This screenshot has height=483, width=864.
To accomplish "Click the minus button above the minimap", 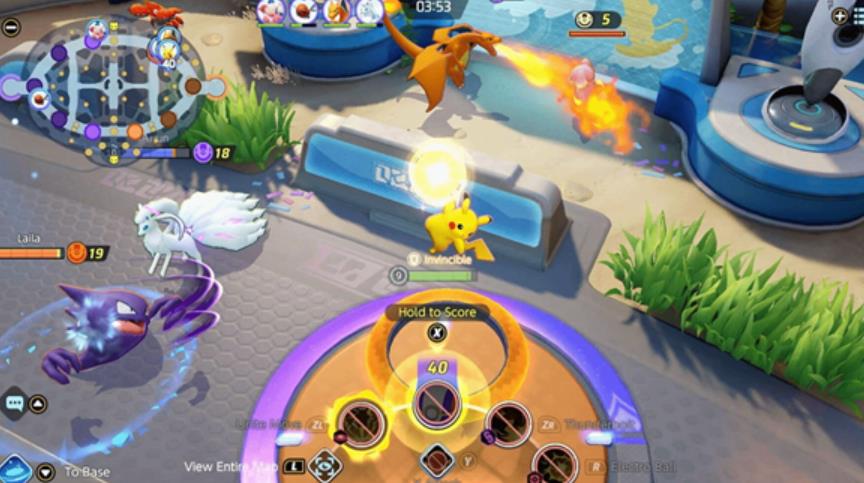I will click(11, 27).
